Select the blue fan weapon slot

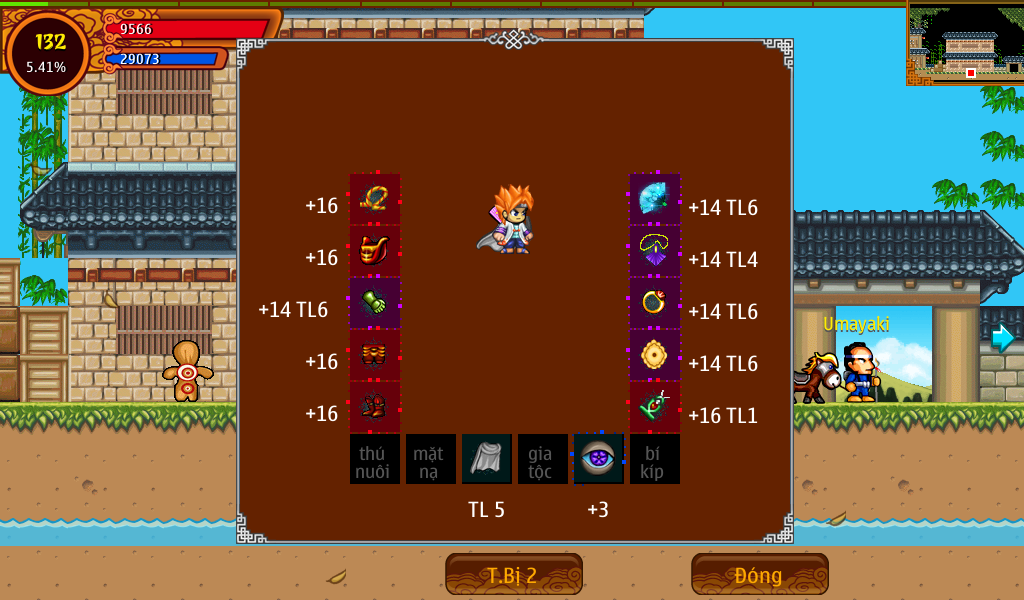point(655,200)
